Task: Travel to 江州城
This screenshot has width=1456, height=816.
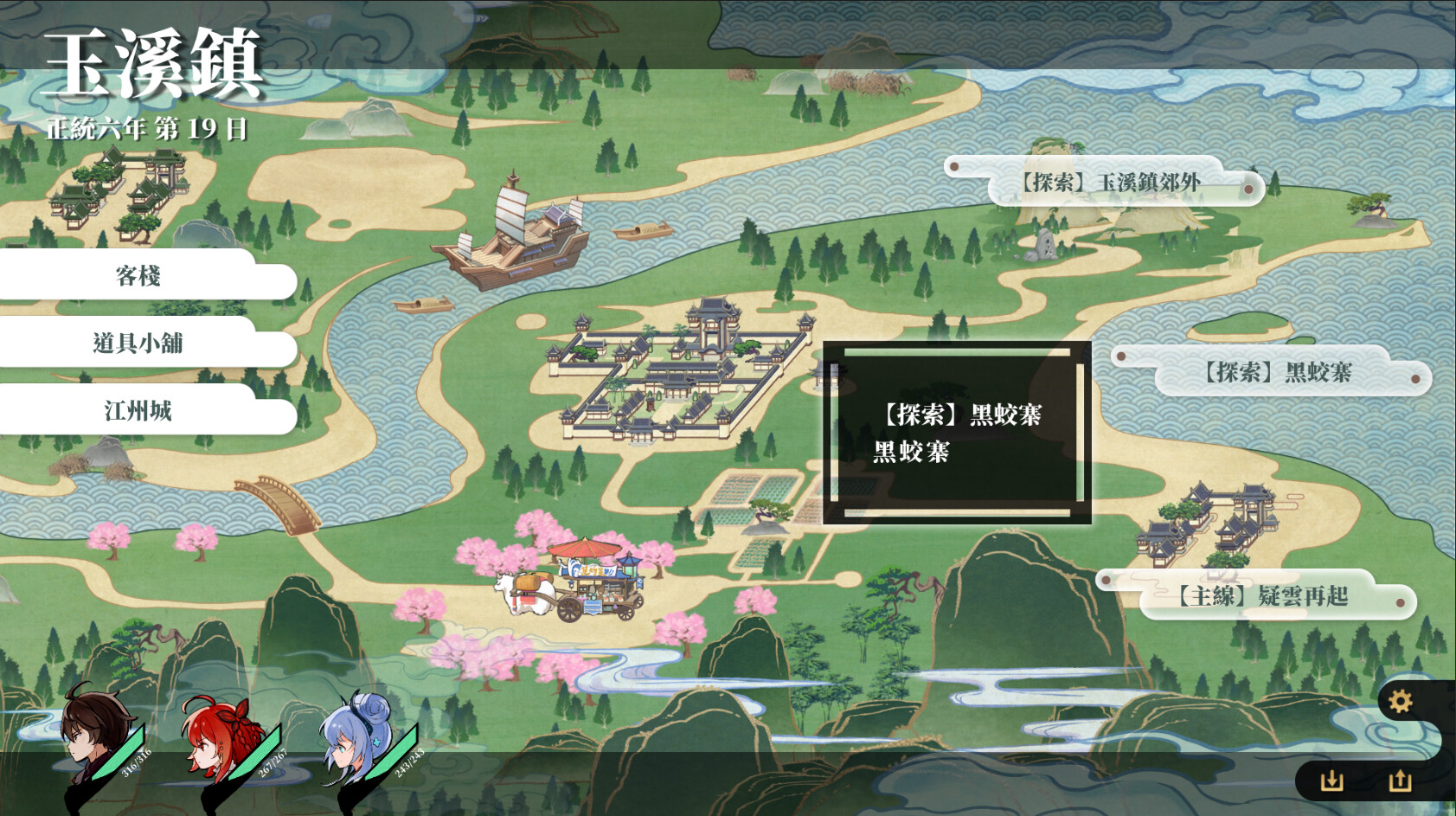Action: pyautogui.click(x=138, y=411)
